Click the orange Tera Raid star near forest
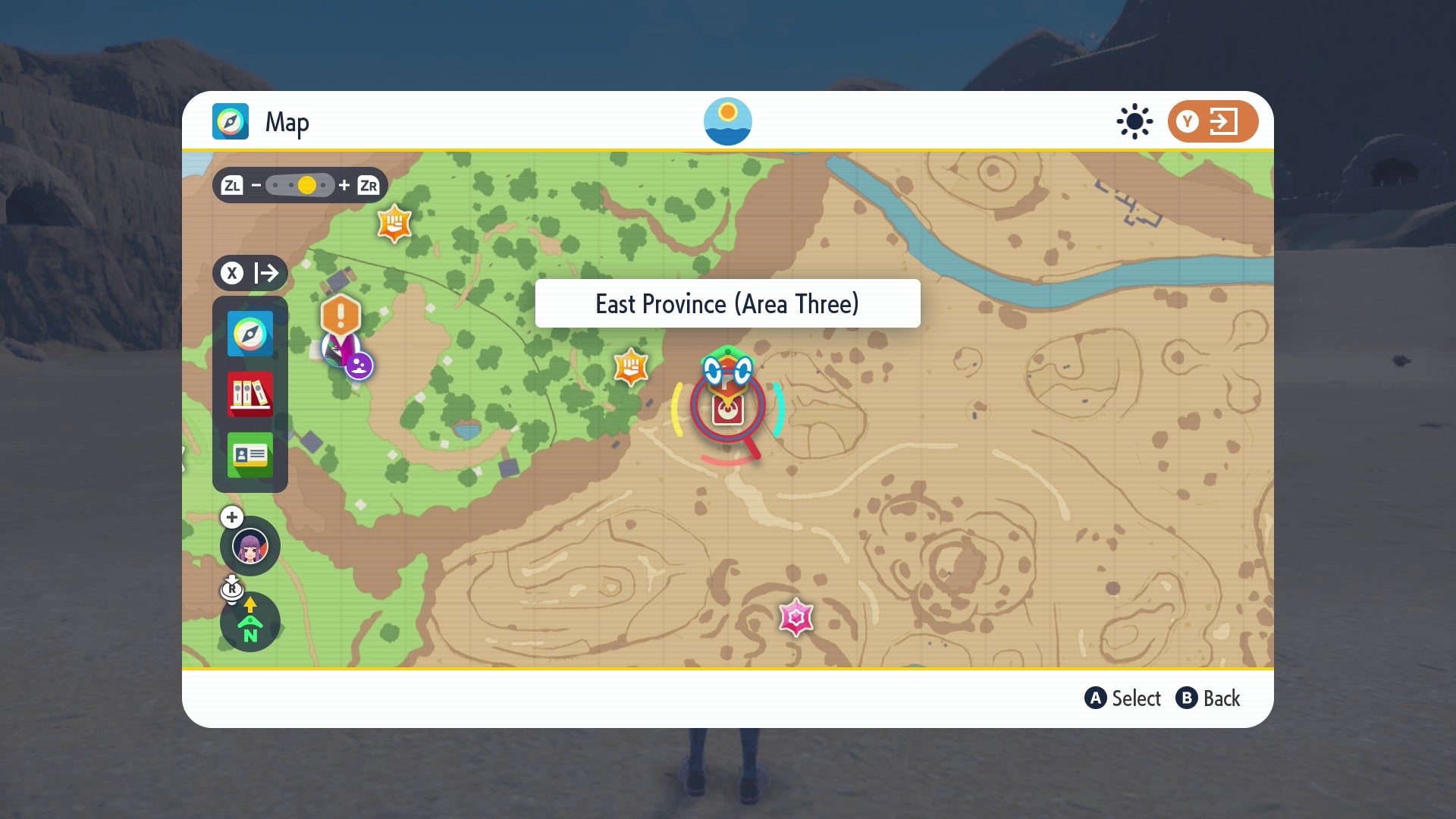Image resolution: width=1456 pixels, height=819 pixels. pos(631,369)
